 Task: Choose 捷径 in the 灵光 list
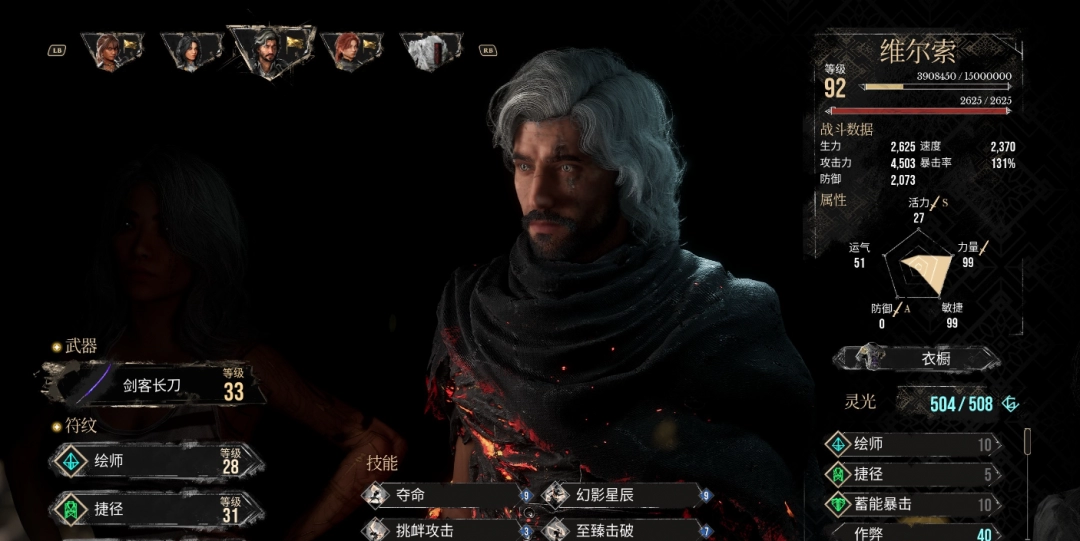coord(912,474)
